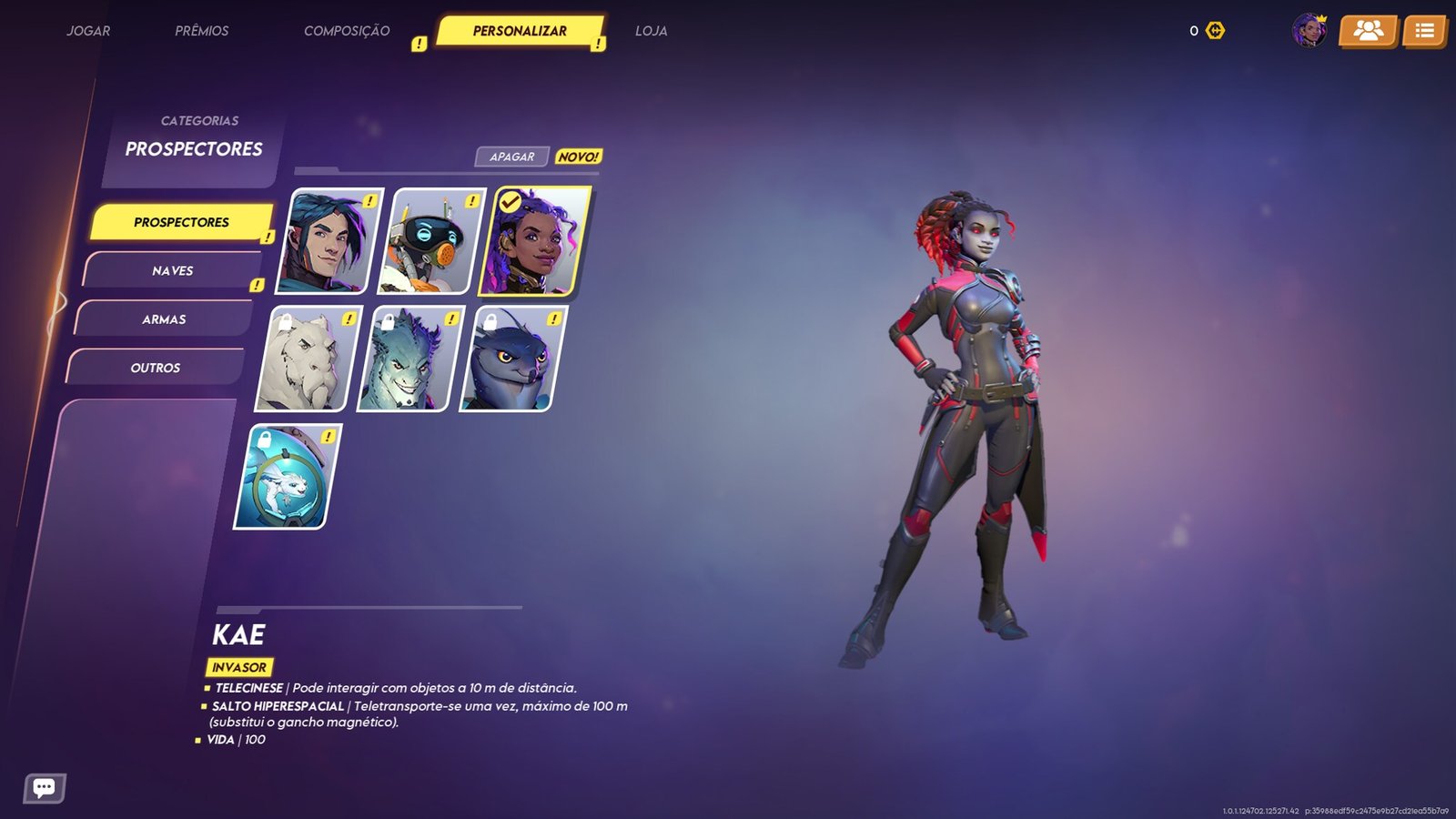Choose the locked teal lizard prospector

coord(409,359)
